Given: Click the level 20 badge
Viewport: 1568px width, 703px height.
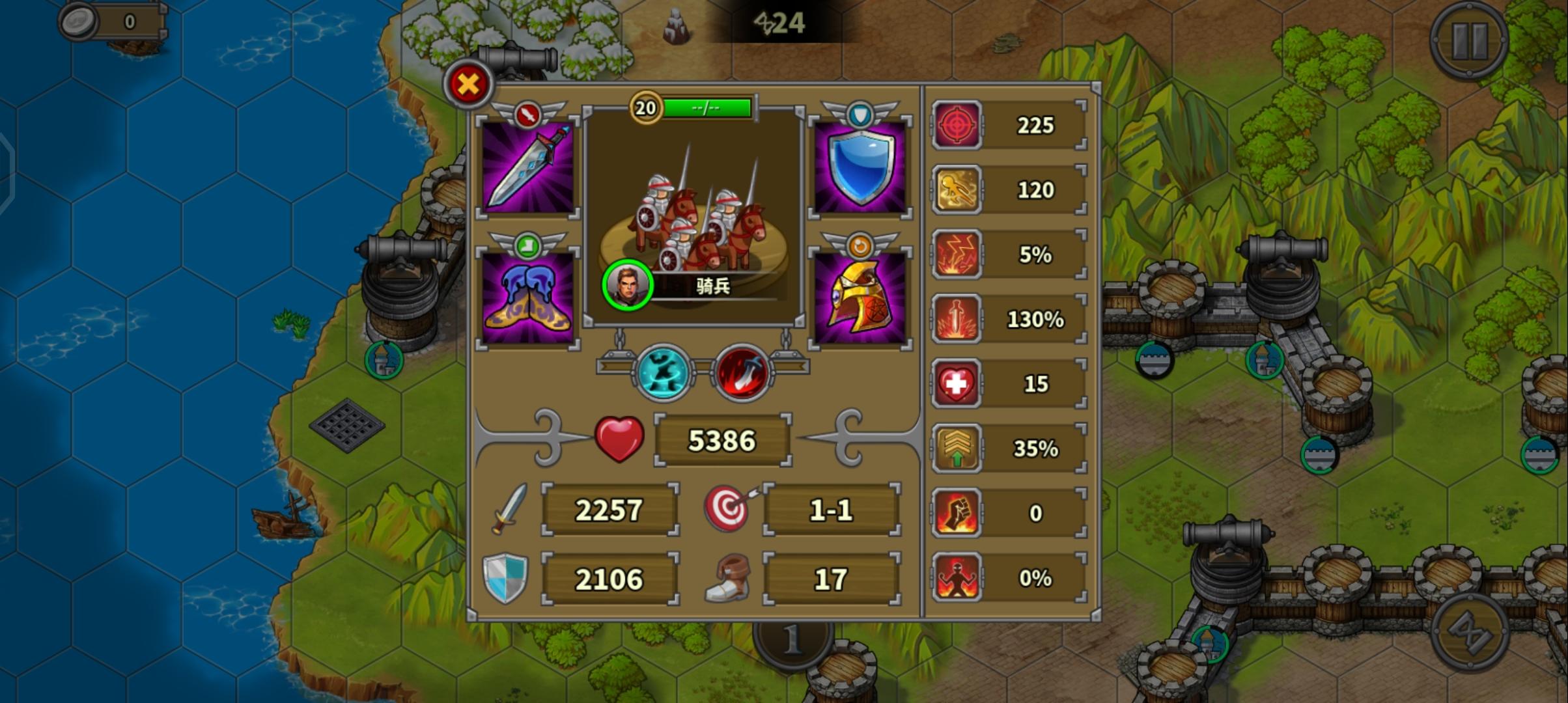Looking at the screenshot, I should (x=645, y=108).
